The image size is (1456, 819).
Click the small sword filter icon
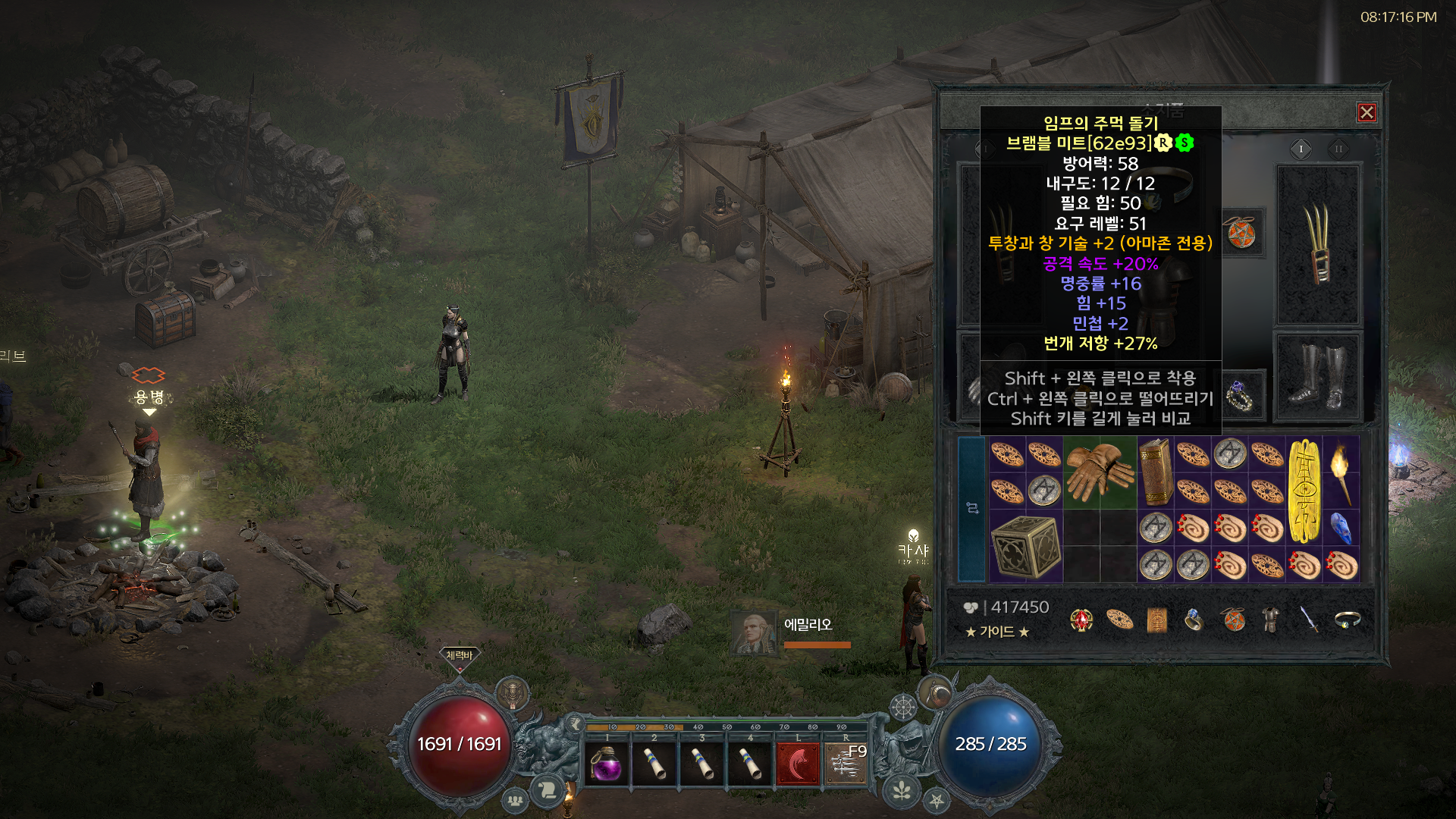tap(1309, 620)
